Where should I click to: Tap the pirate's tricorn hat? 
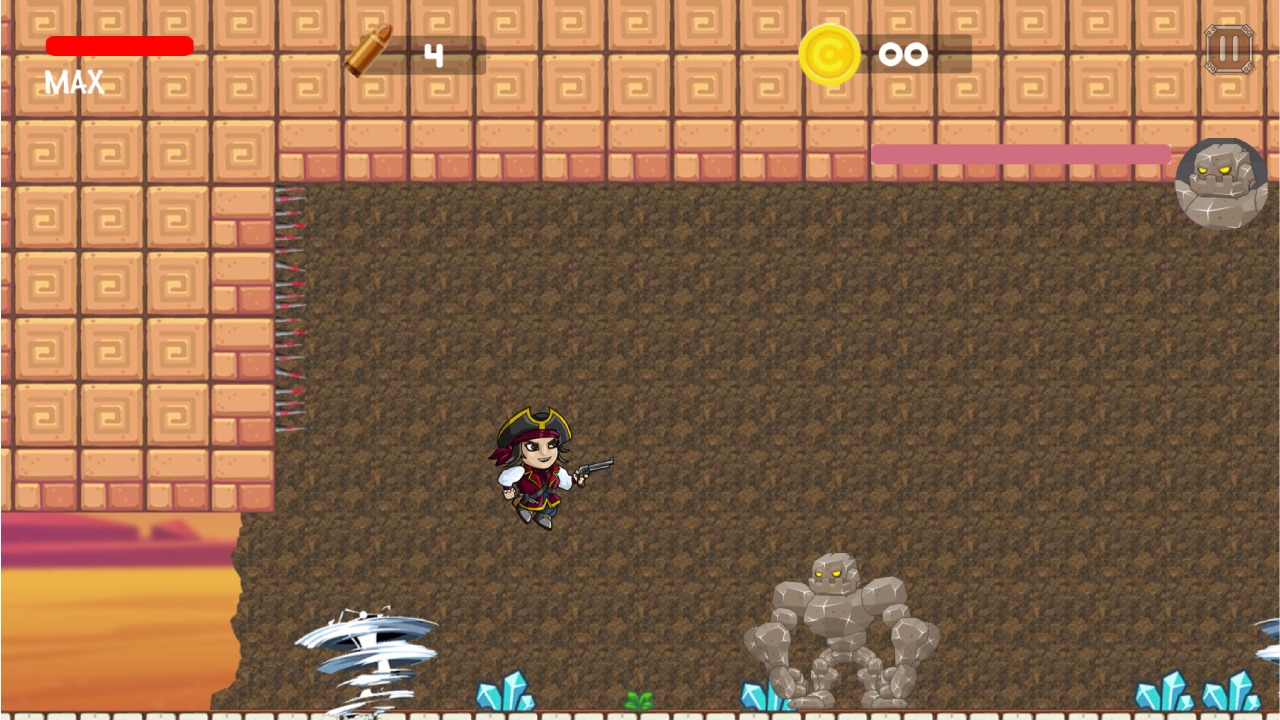[532, 423]
